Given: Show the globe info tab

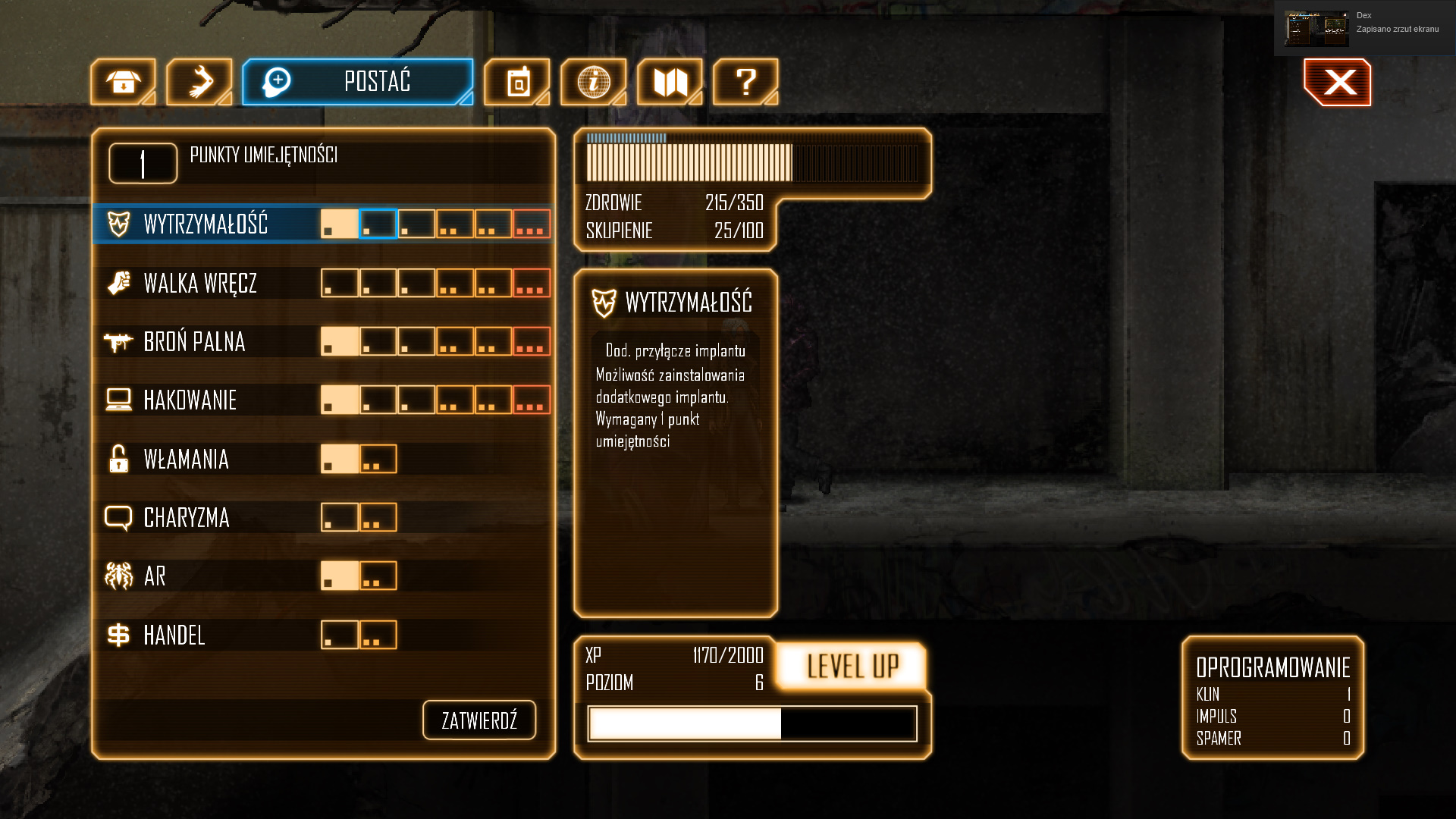Looking at the screenshot, I should (593, 82).
